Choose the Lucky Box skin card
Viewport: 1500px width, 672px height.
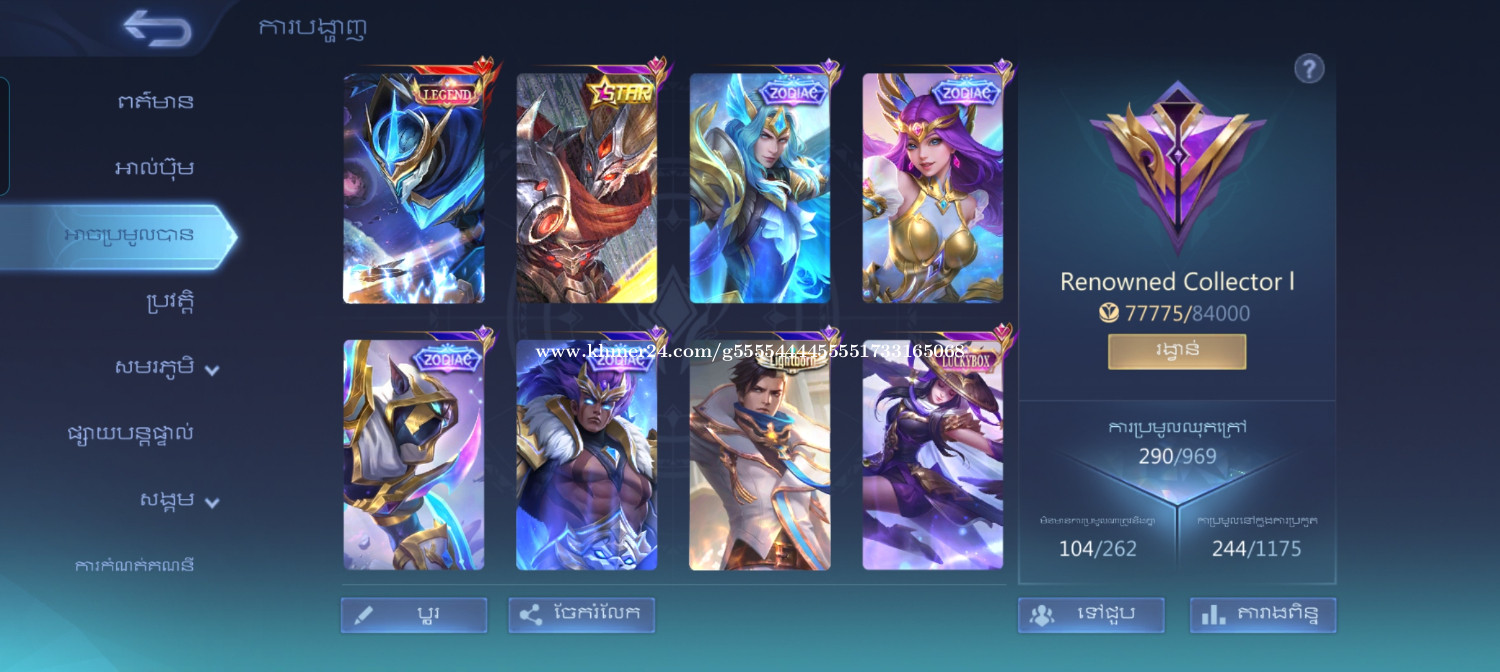[933, 455]
